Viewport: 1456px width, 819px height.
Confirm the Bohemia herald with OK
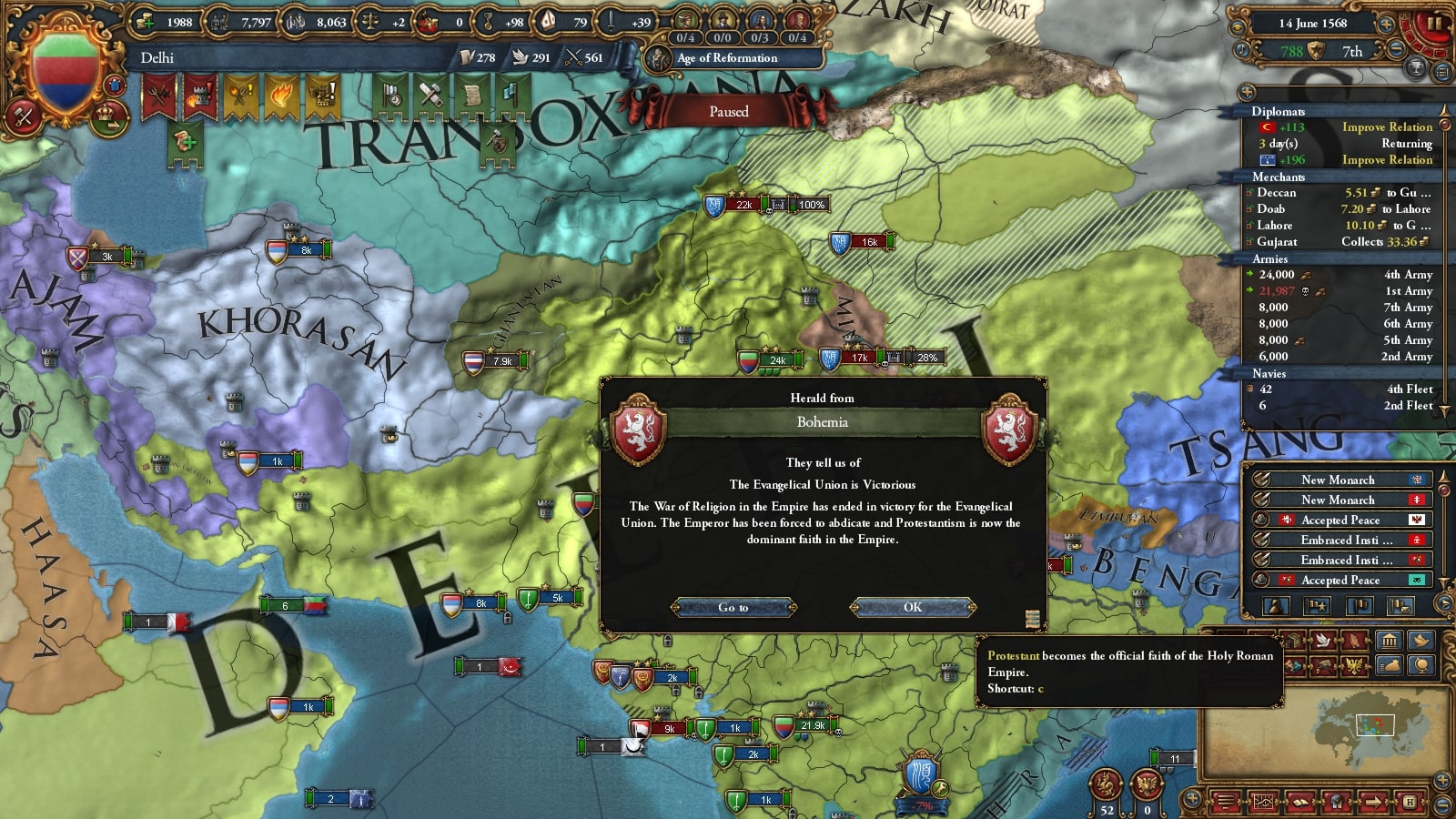pyautogui.click(x=913, y=607)
